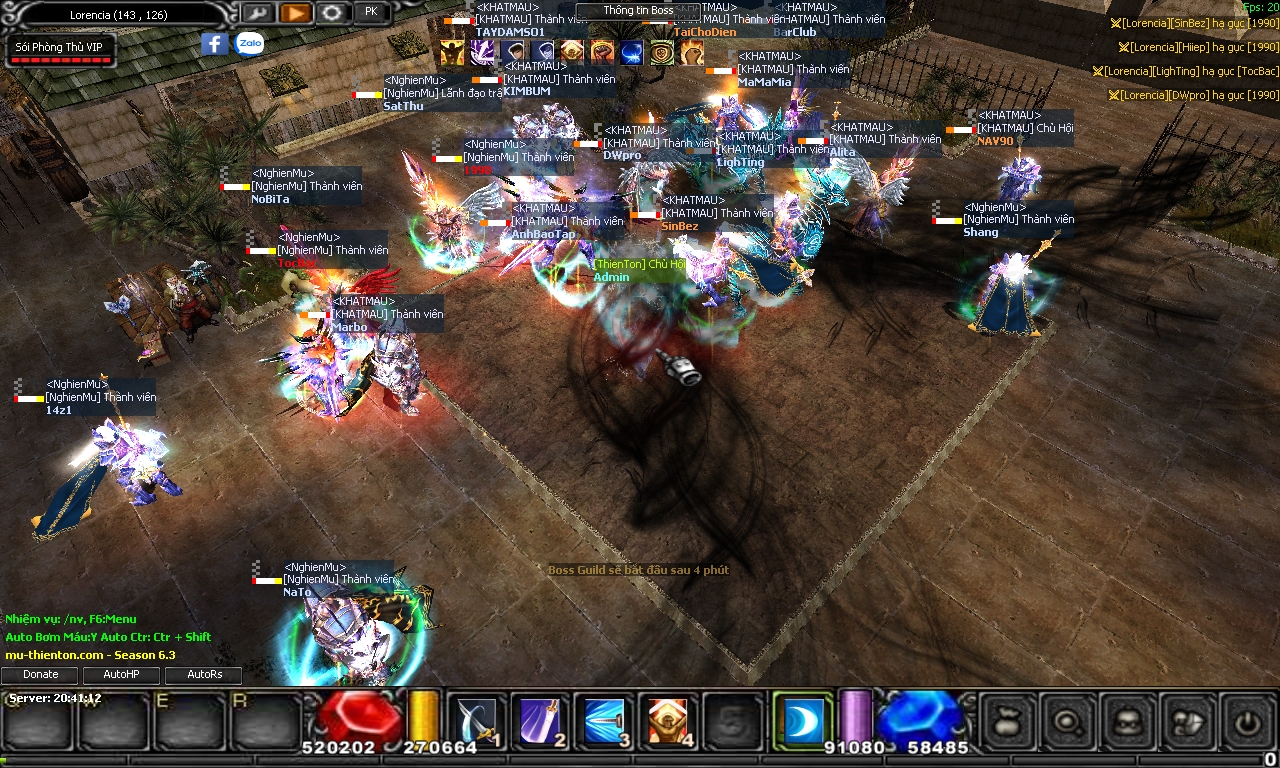The height and width of the screenshot is (768, 1280).
Task: Click the red health potion orb
Action: click(358, 716)
